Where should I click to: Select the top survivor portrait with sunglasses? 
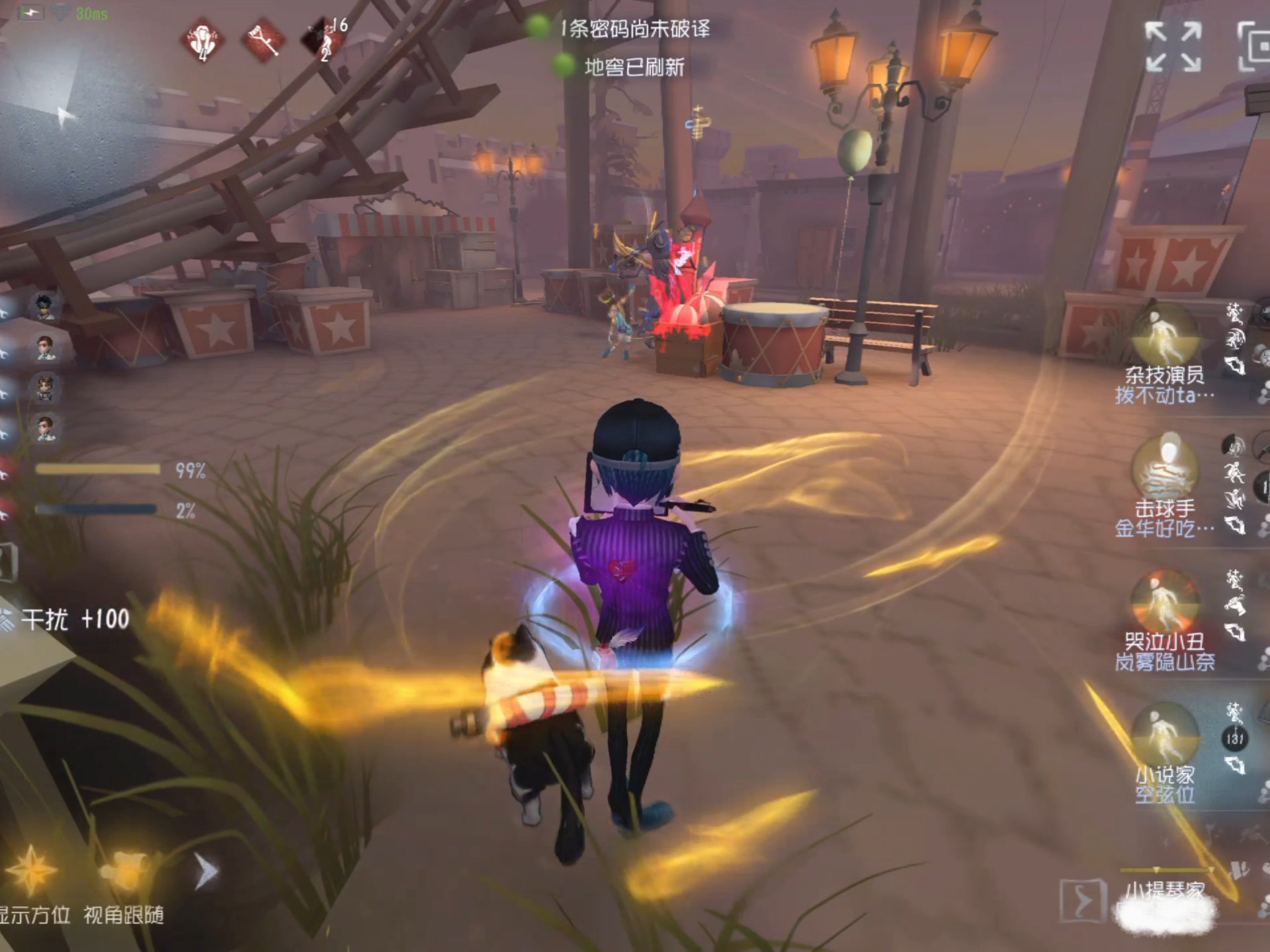click(45, 307)
